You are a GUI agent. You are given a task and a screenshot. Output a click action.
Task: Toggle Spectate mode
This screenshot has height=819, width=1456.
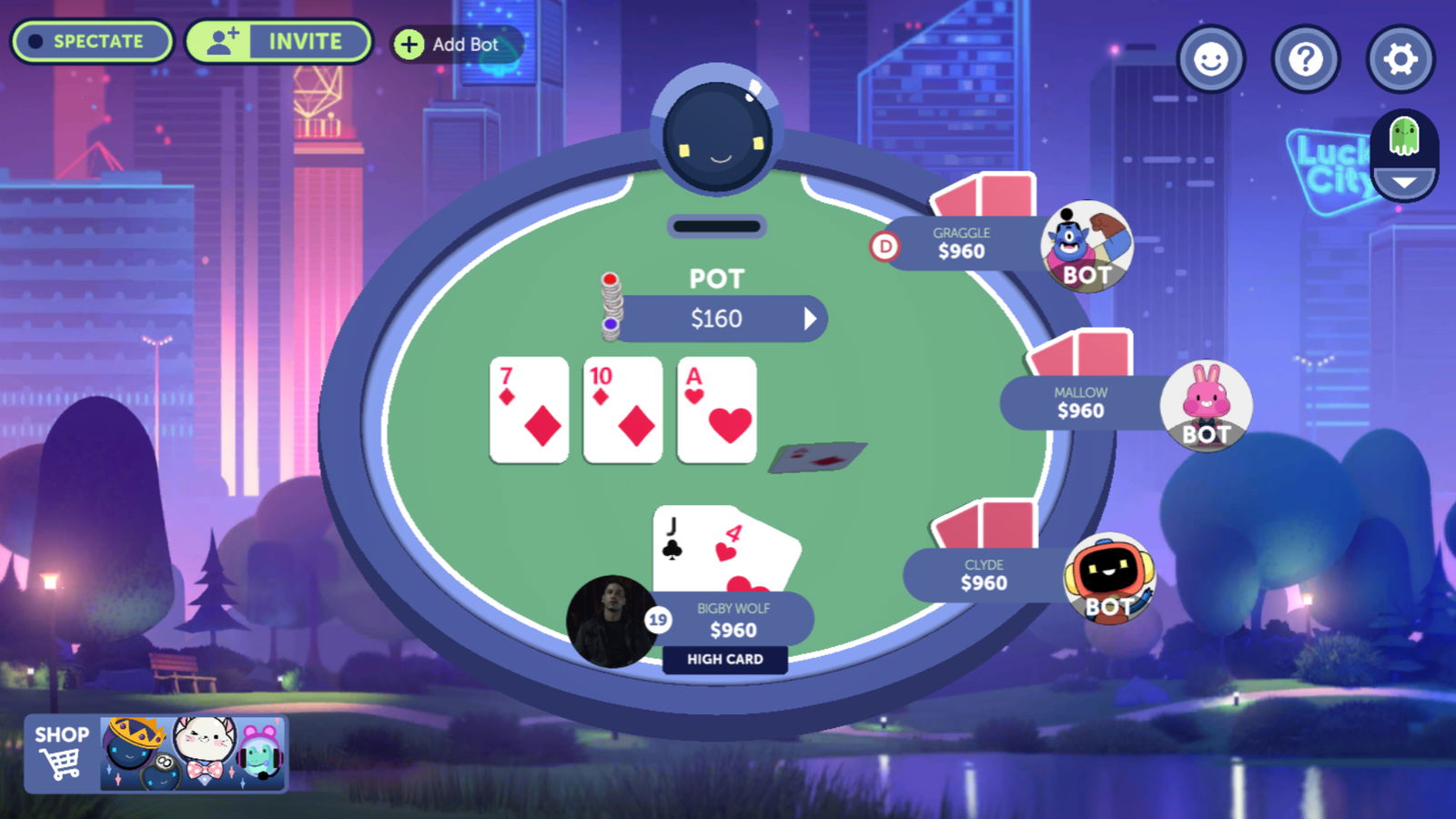(x=91, y=41)
